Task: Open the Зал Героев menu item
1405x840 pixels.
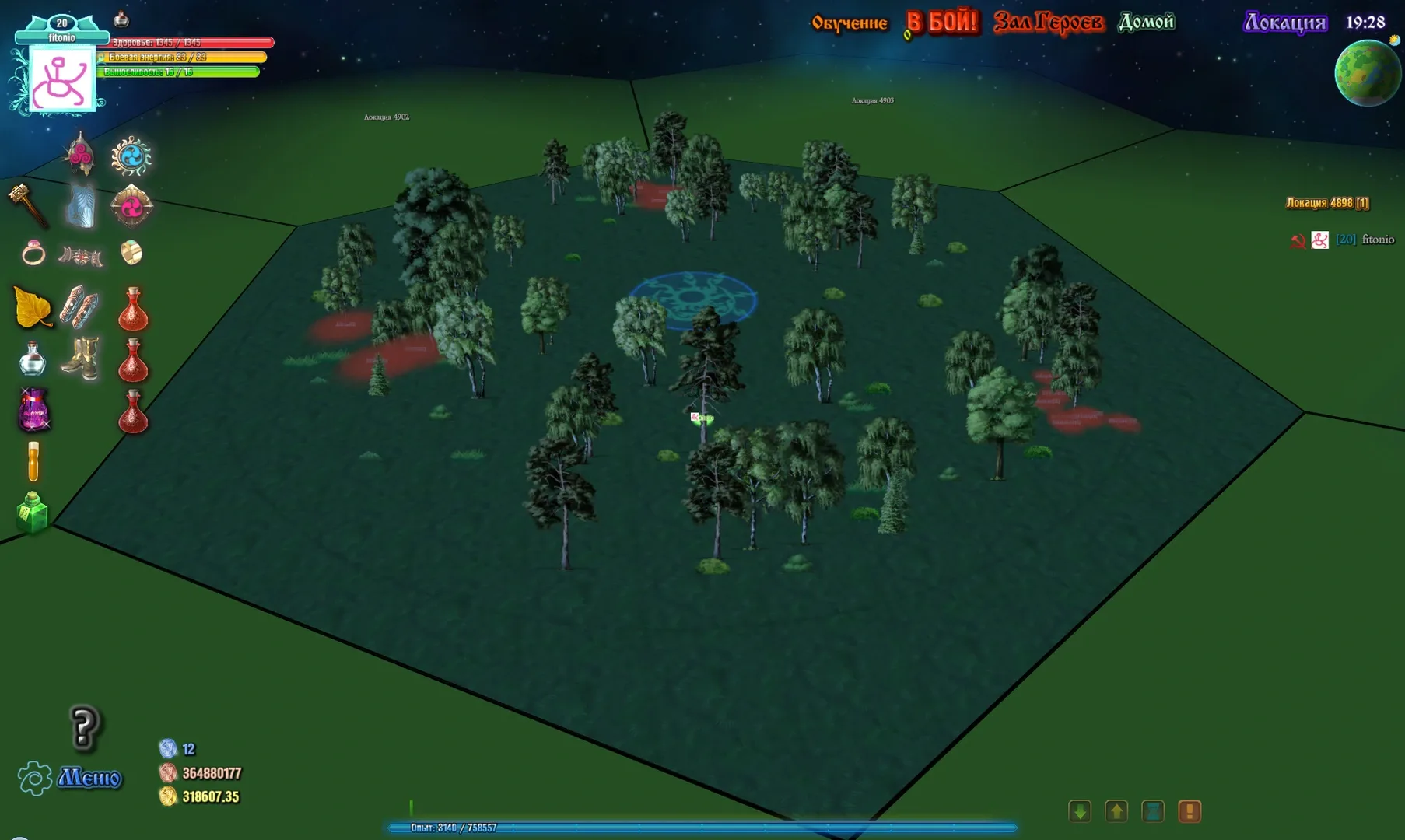Action: pos(1049,23)
